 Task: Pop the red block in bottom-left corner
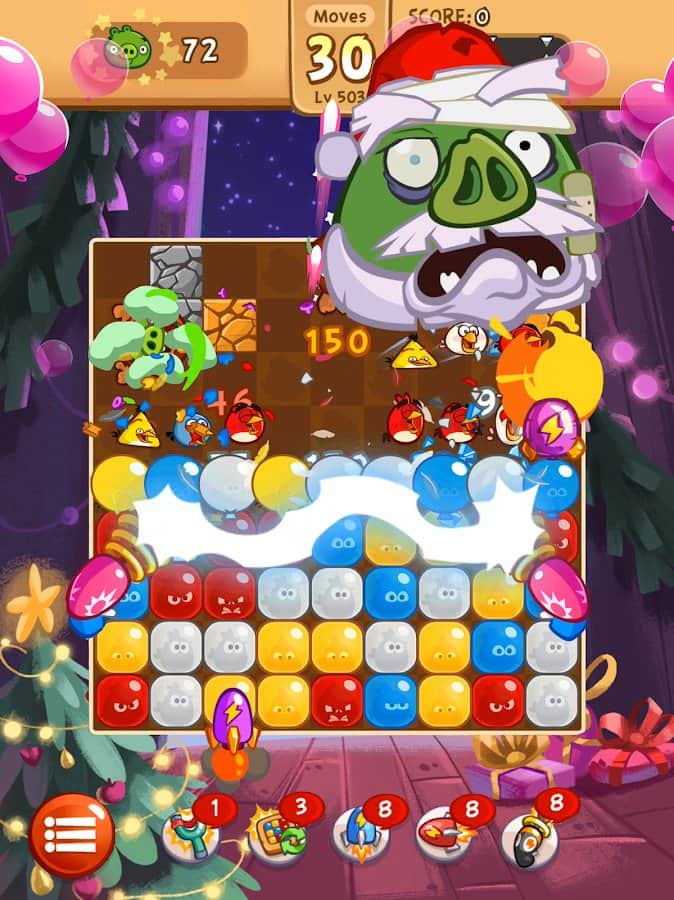point(122,699)
